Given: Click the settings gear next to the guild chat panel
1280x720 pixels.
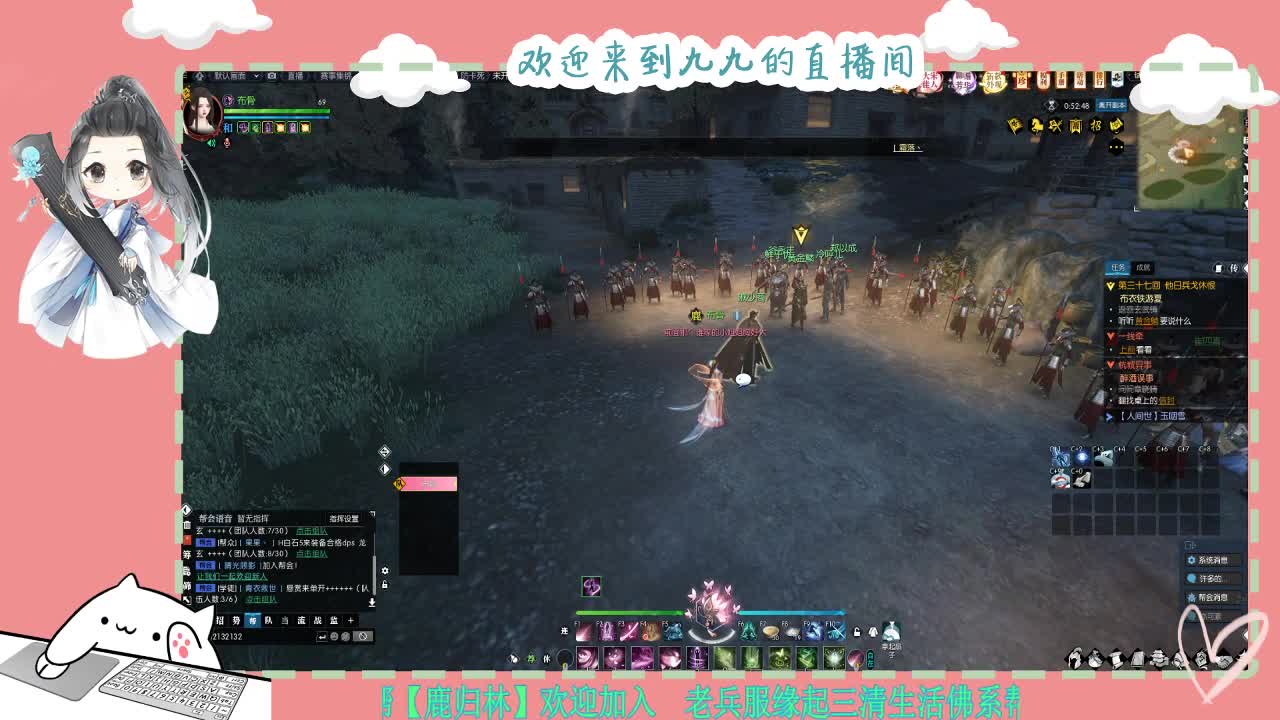Looking at the screenshot, I should tap(385, 571).
